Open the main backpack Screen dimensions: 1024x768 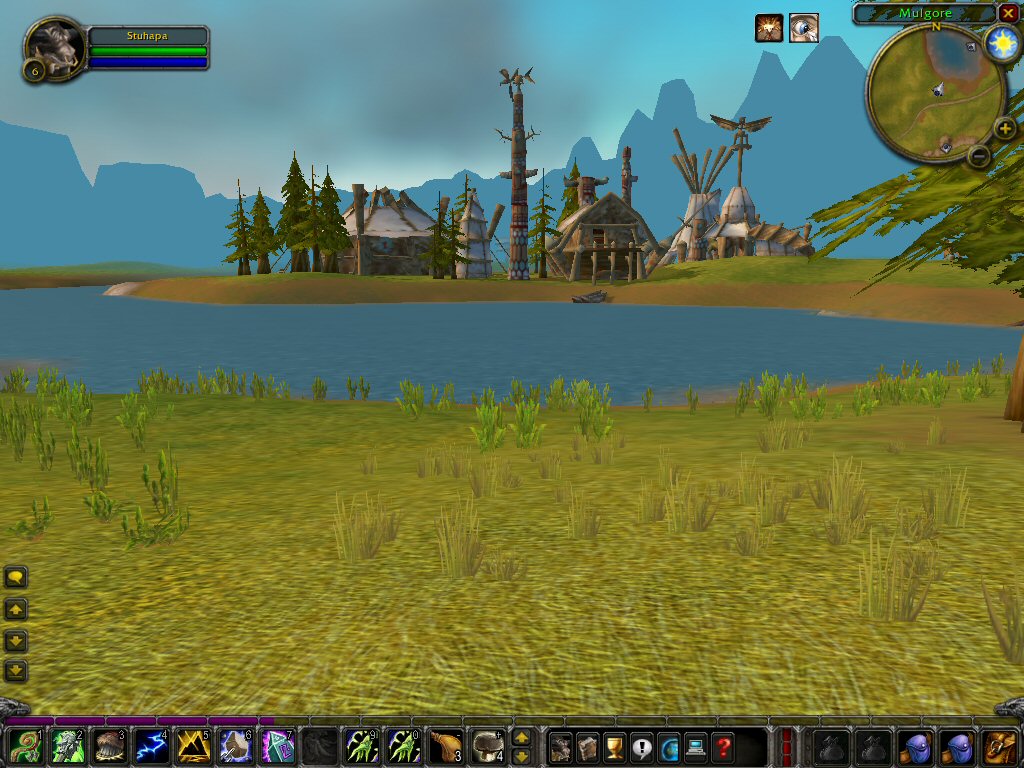tap(1001, 746)
